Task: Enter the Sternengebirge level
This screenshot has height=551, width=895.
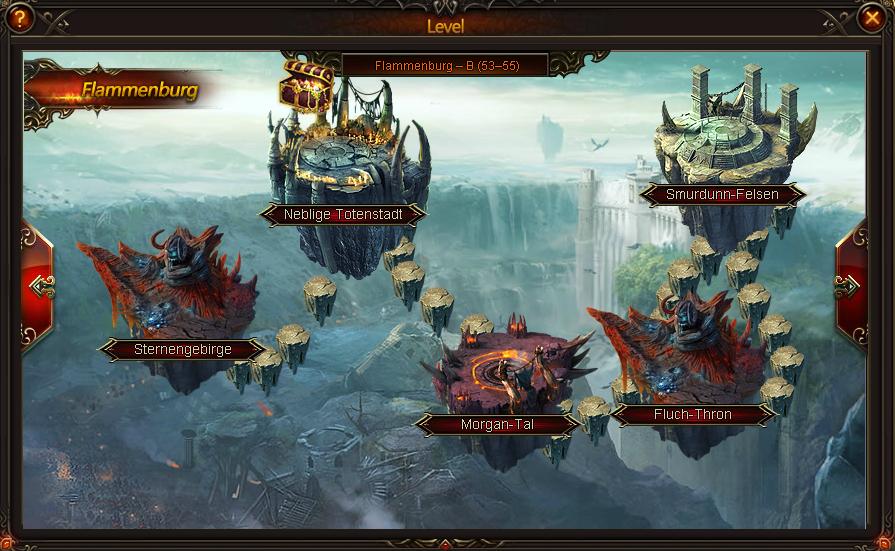Action: click(183, 350)
